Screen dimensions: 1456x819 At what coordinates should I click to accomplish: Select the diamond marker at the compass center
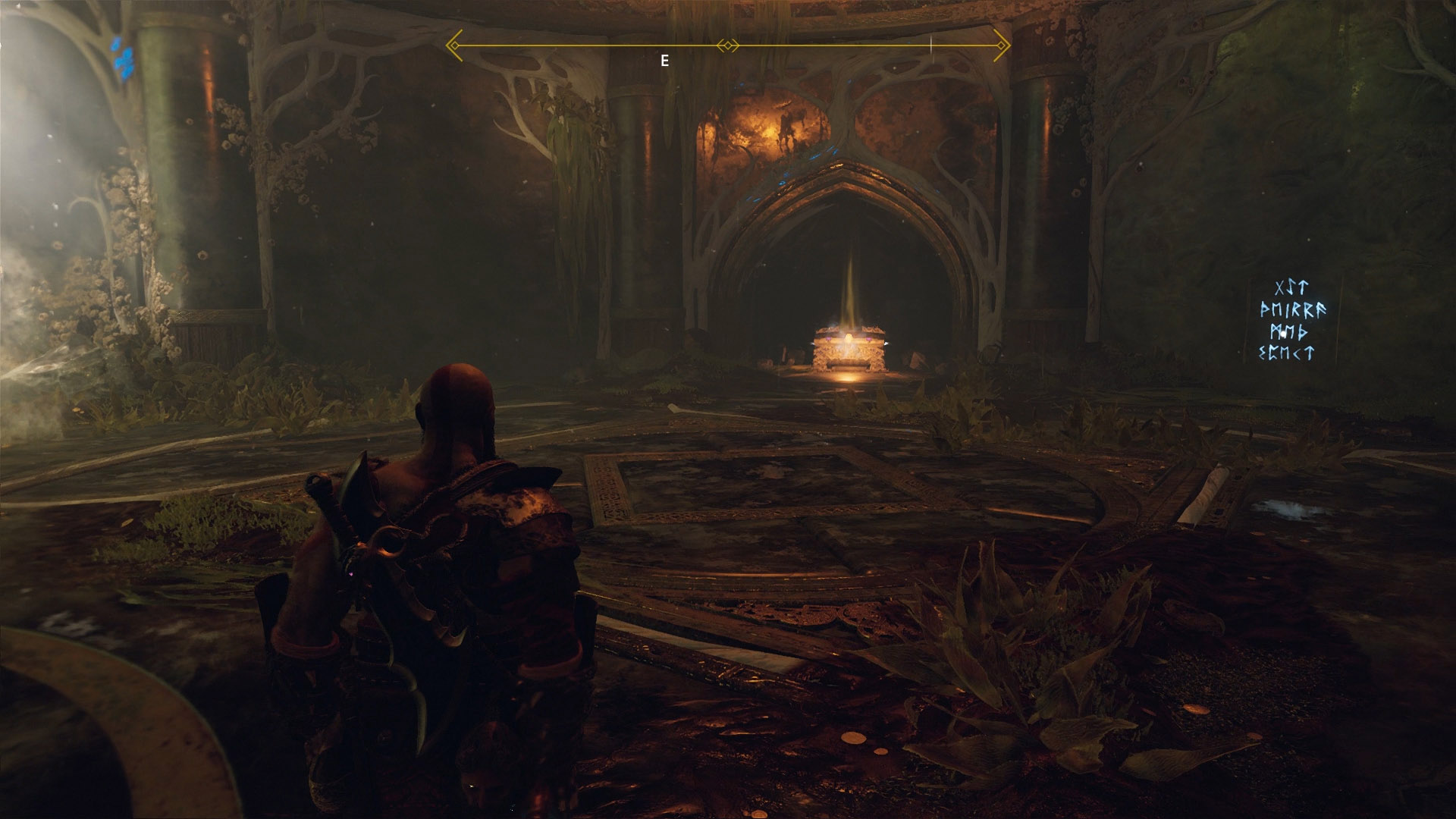[x=728, y=46]
